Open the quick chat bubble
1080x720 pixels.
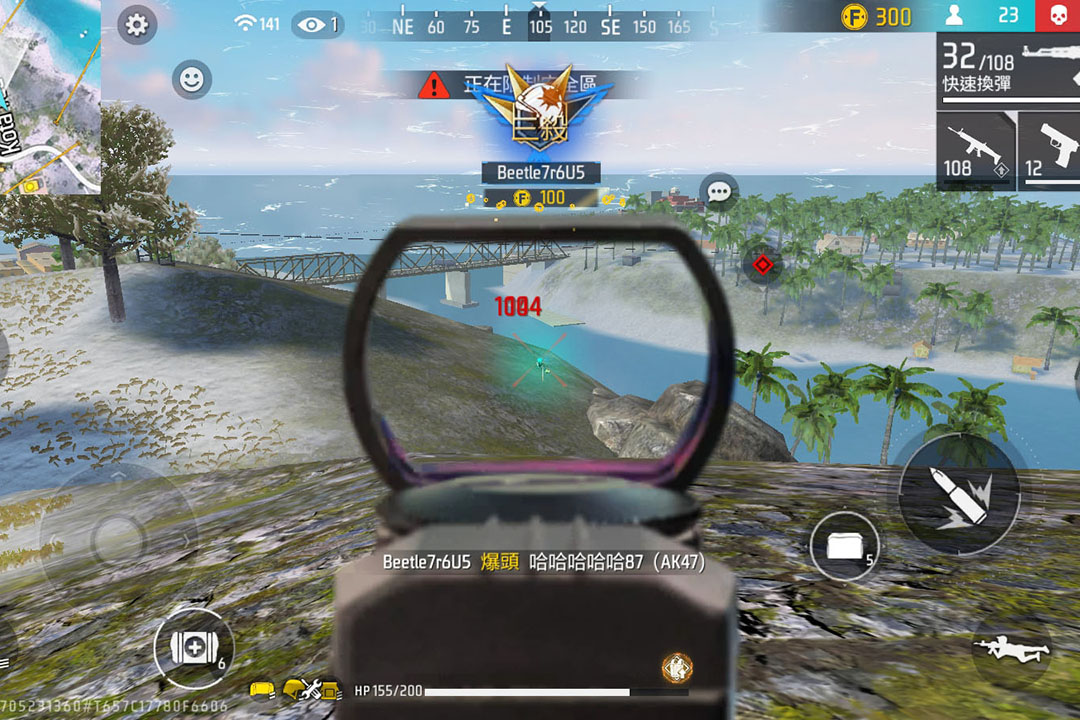pyautogui.click(x=719, y=191)
